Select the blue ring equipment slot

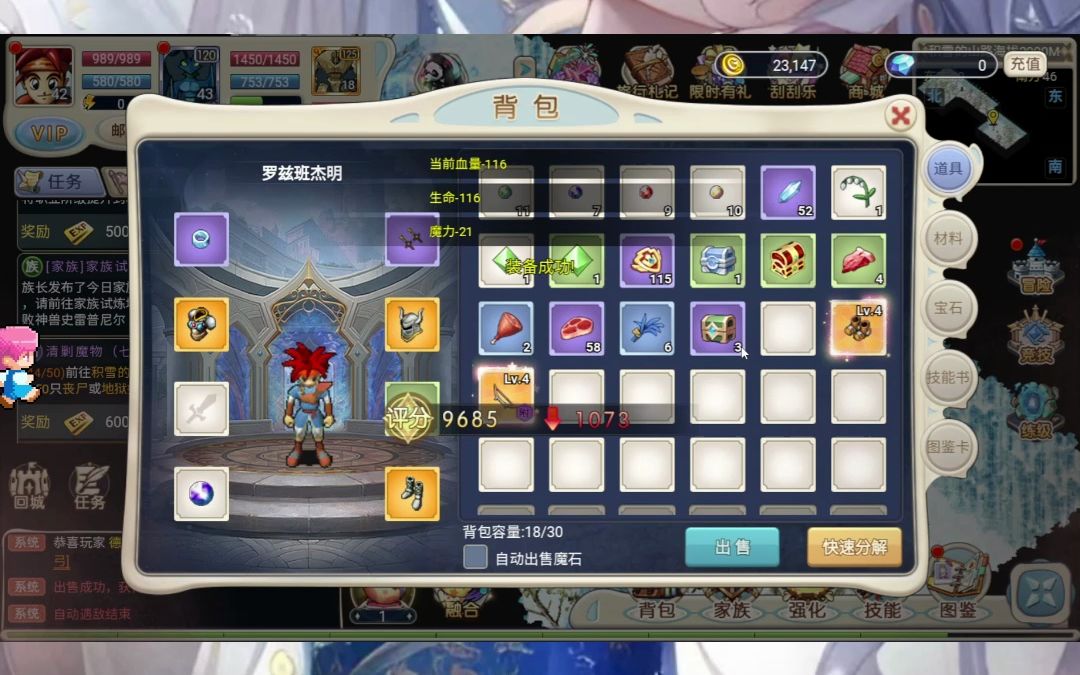click(x=201, y=239)
